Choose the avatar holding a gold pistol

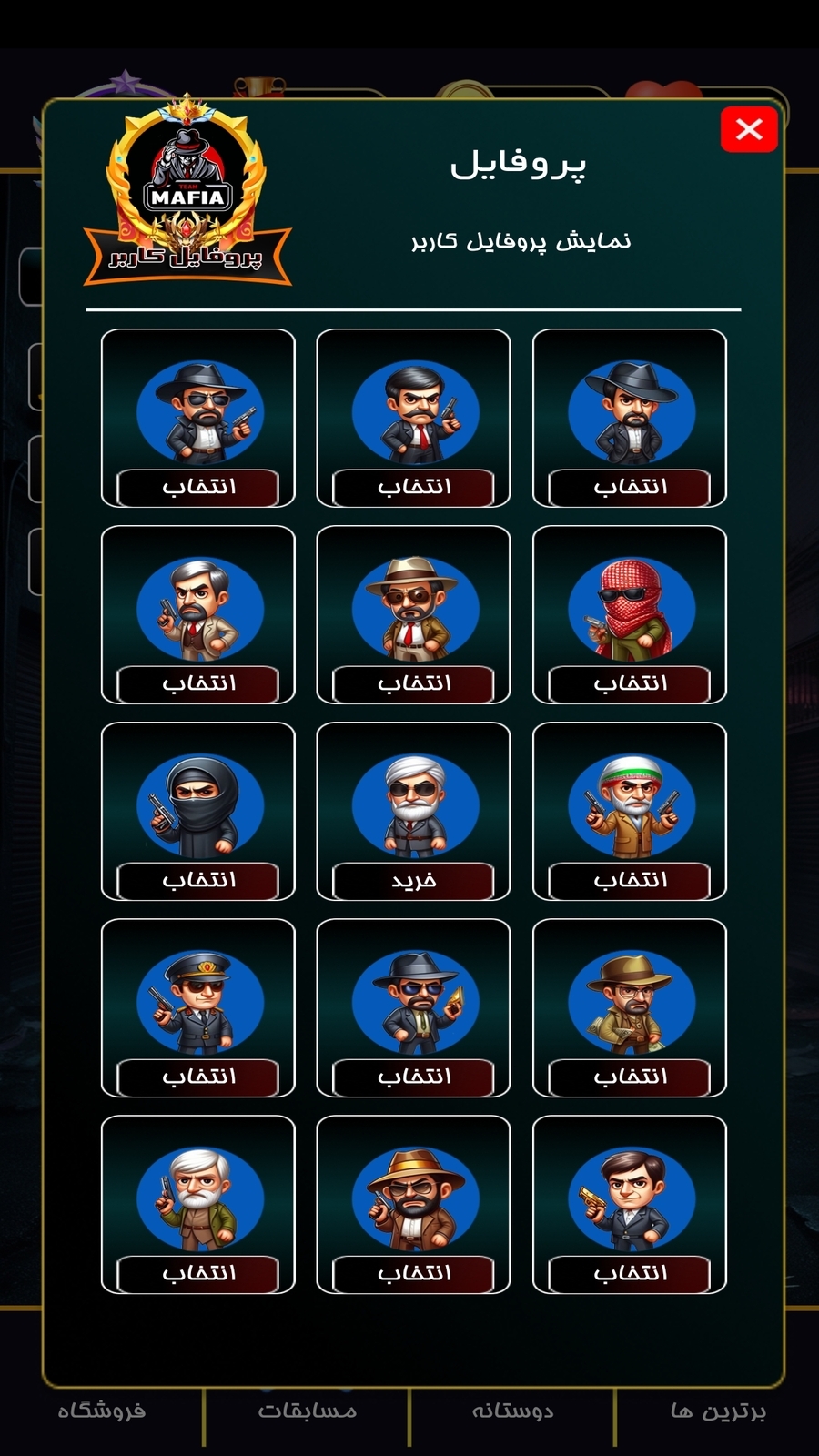click(629, 1273)
